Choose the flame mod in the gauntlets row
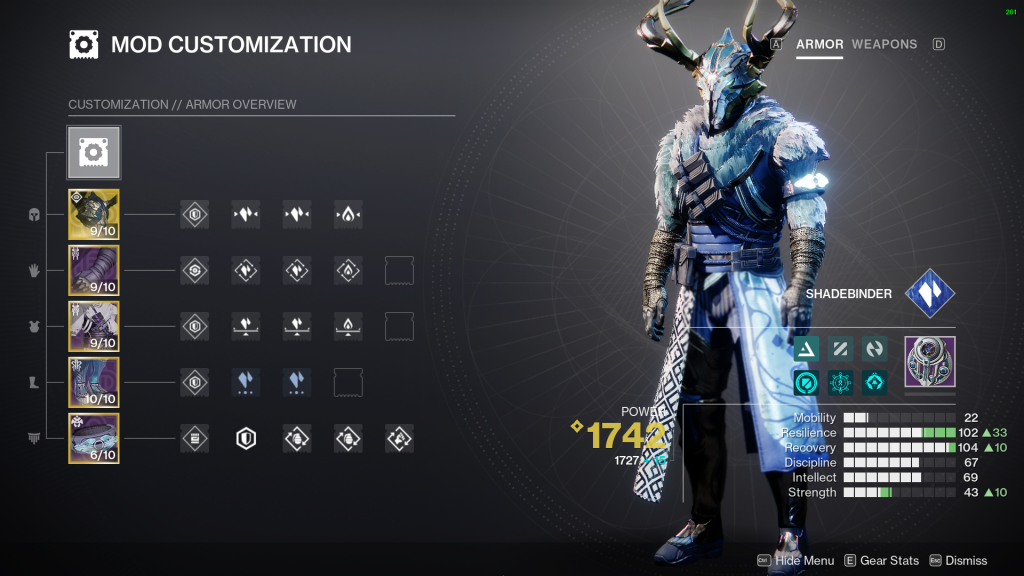 coord(348,270)
